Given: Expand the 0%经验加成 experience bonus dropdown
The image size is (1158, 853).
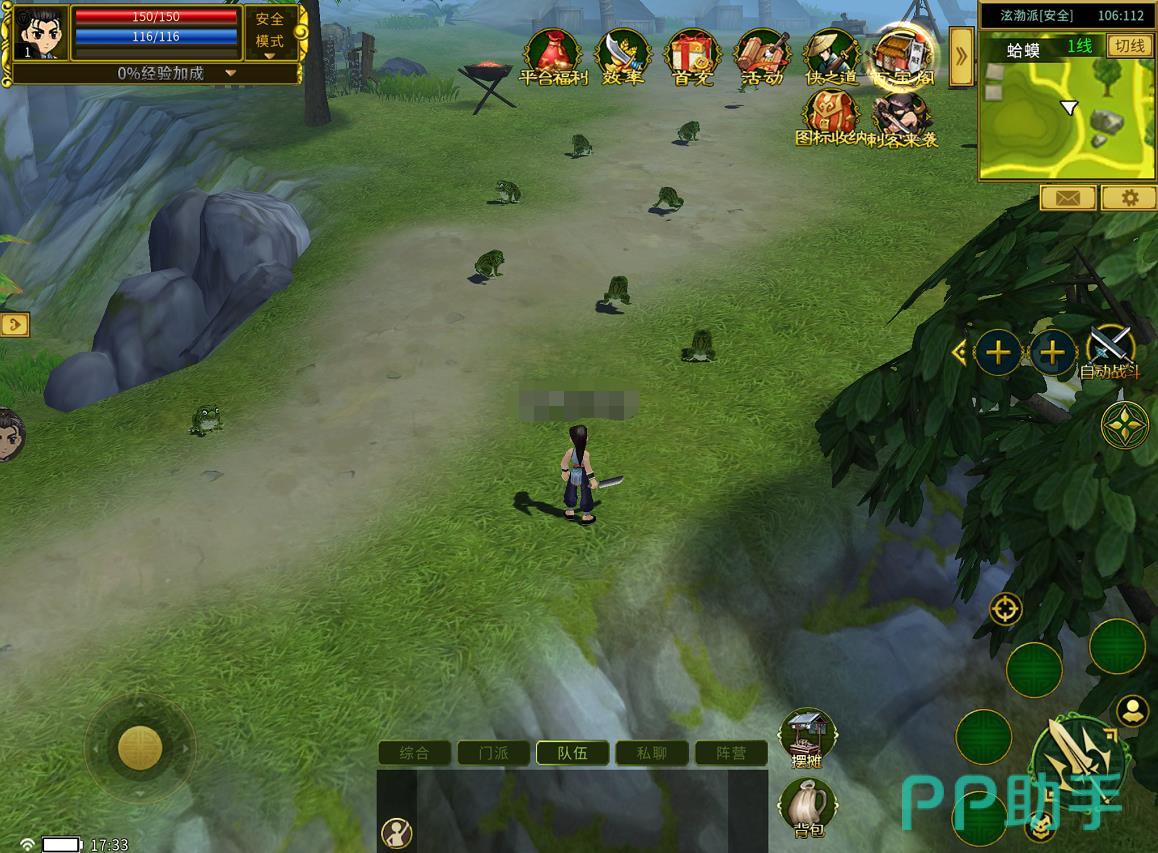Looking at the screenshot, I should pos(231,73).
